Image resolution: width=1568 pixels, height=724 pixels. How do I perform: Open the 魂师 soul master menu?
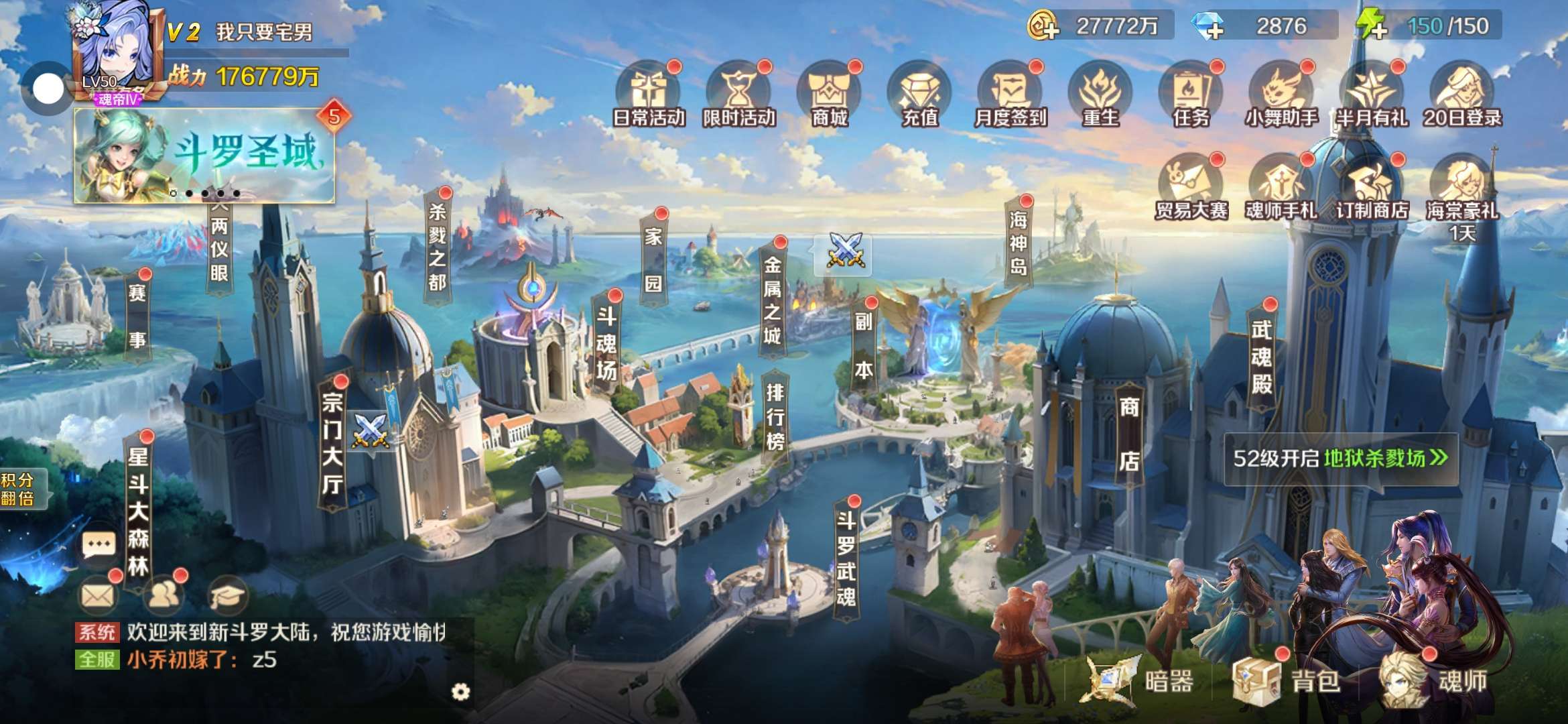click(x=1434, y=680)
